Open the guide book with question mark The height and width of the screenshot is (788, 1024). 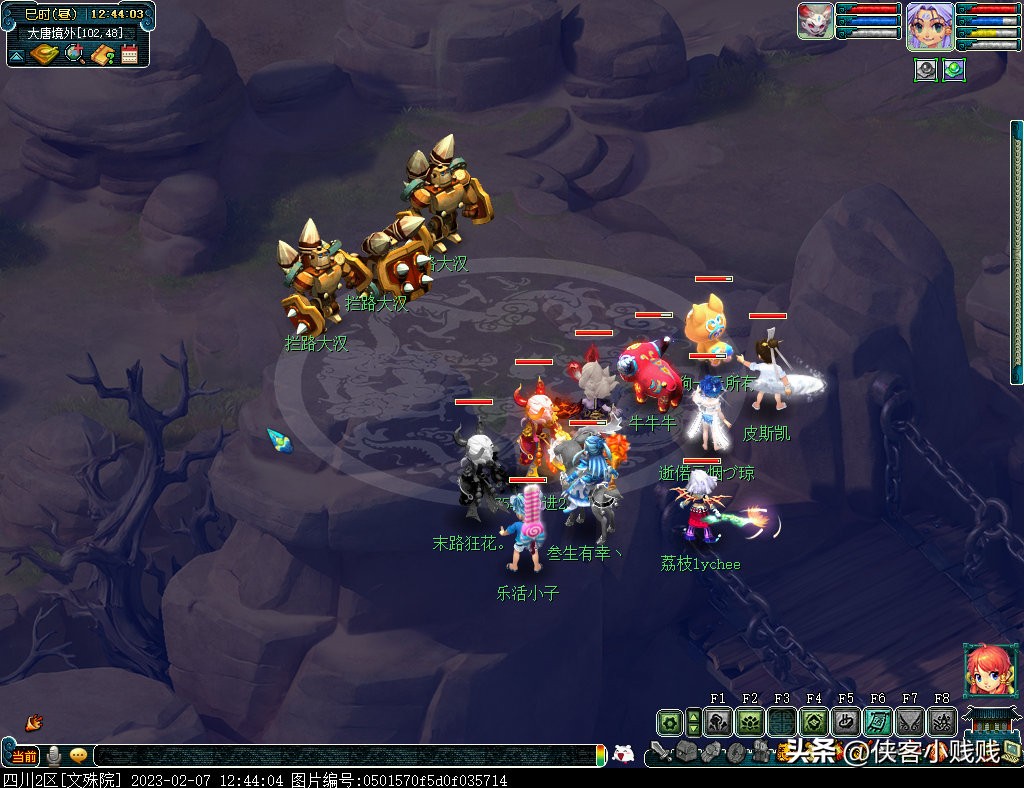click(x=102, y=54)
